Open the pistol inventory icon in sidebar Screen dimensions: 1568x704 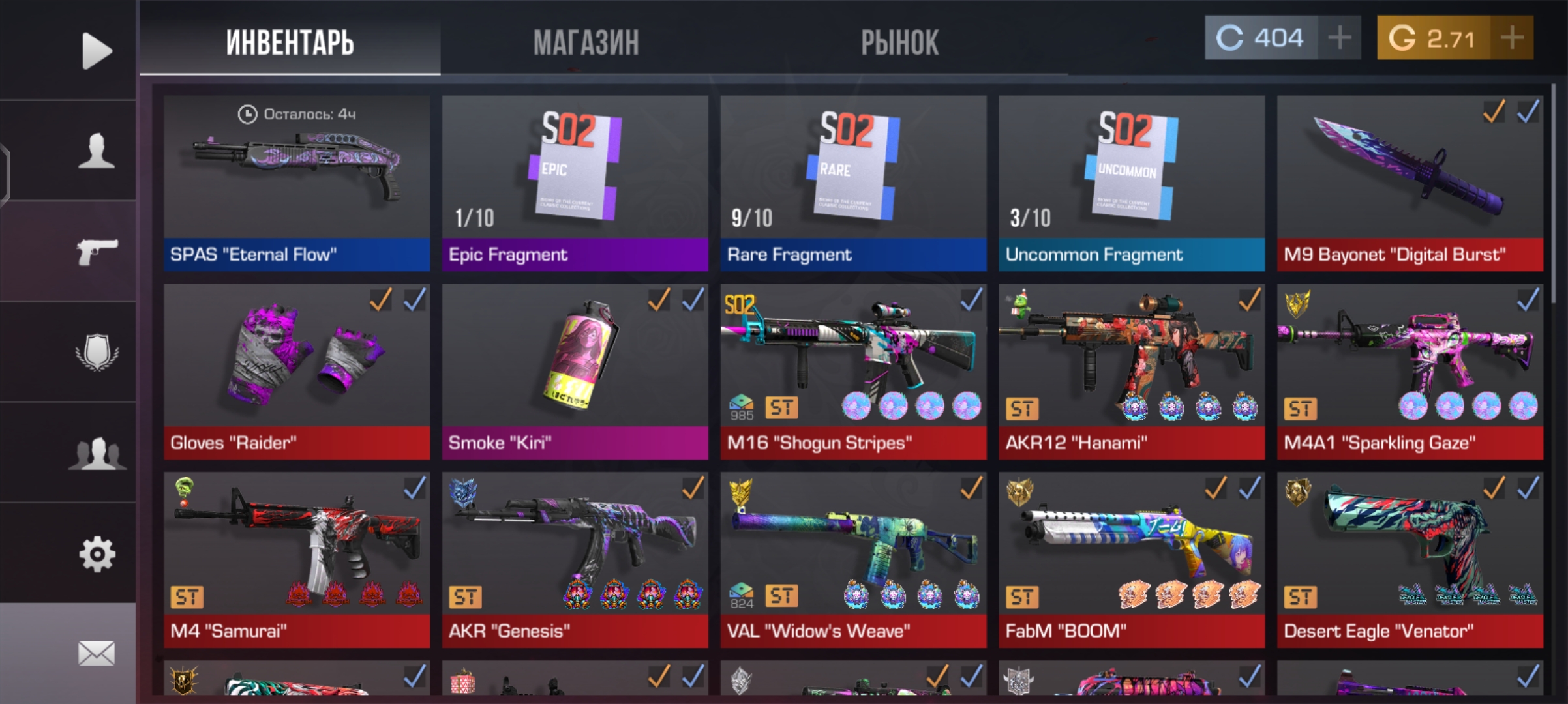click(97, 252)
